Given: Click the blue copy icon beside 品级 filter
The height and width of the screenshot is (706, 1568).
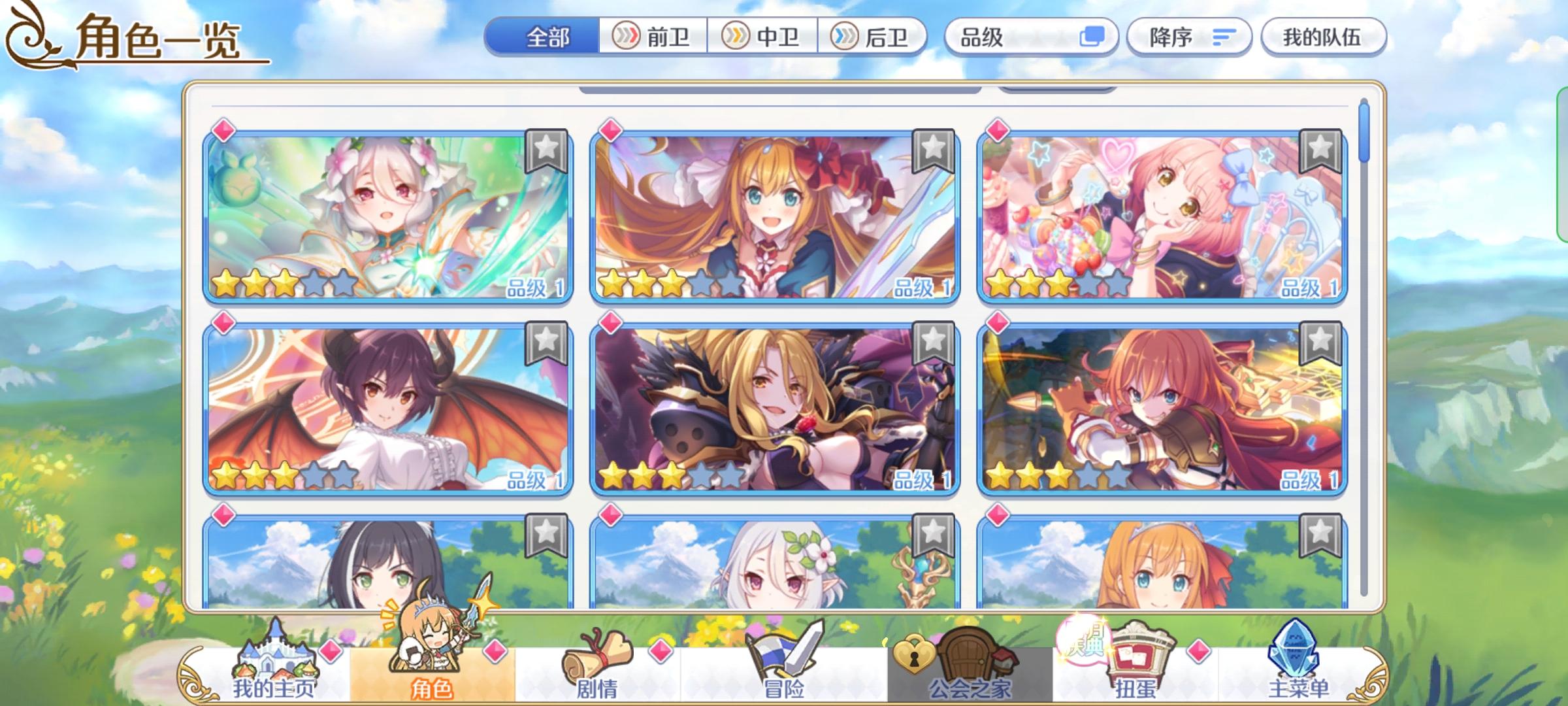Looking at the screenshot, I should pyautogui.click(x=1094, y=37).
